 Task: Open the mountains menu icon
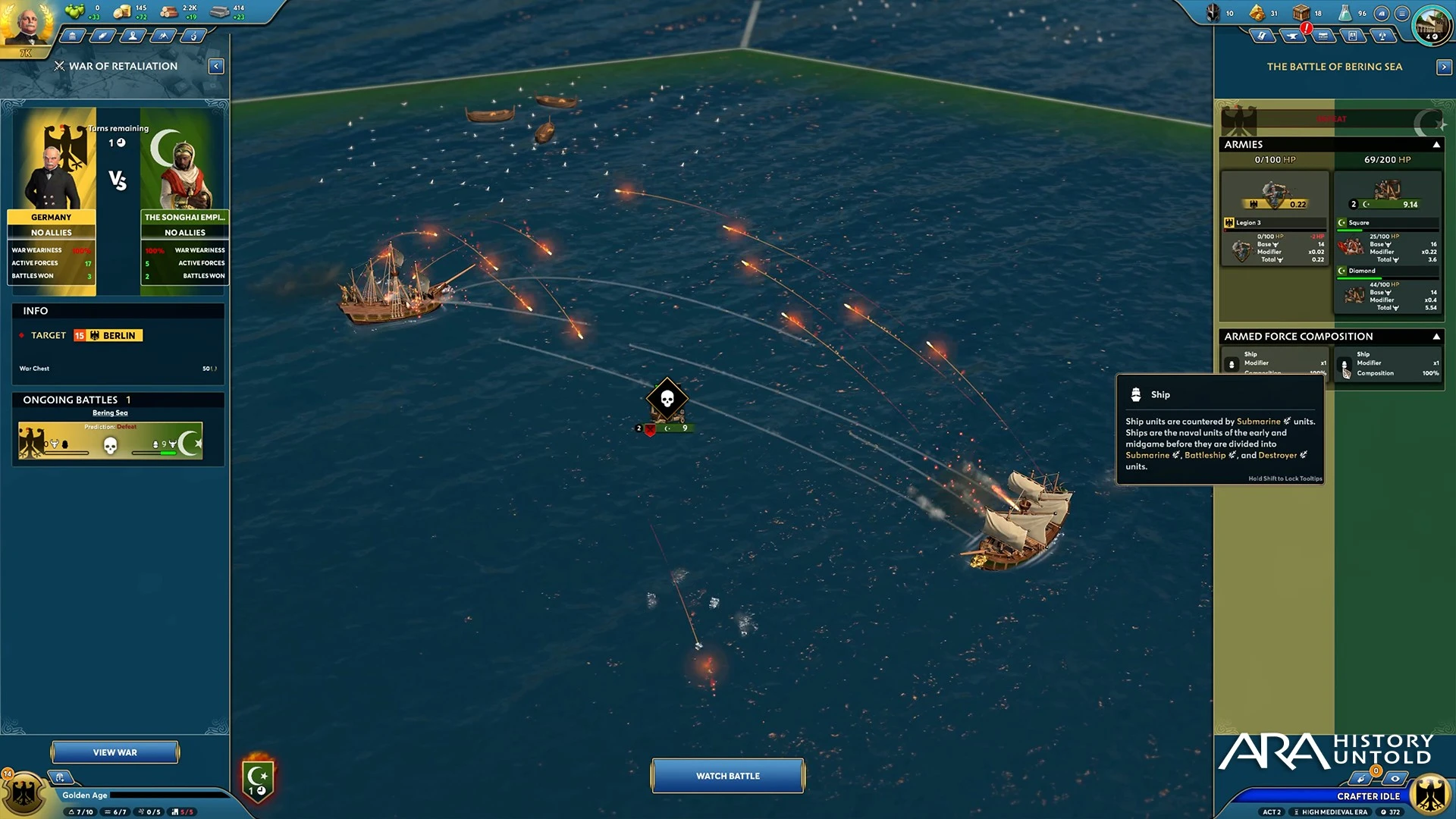pyautogui.click(x=163, y=36)
